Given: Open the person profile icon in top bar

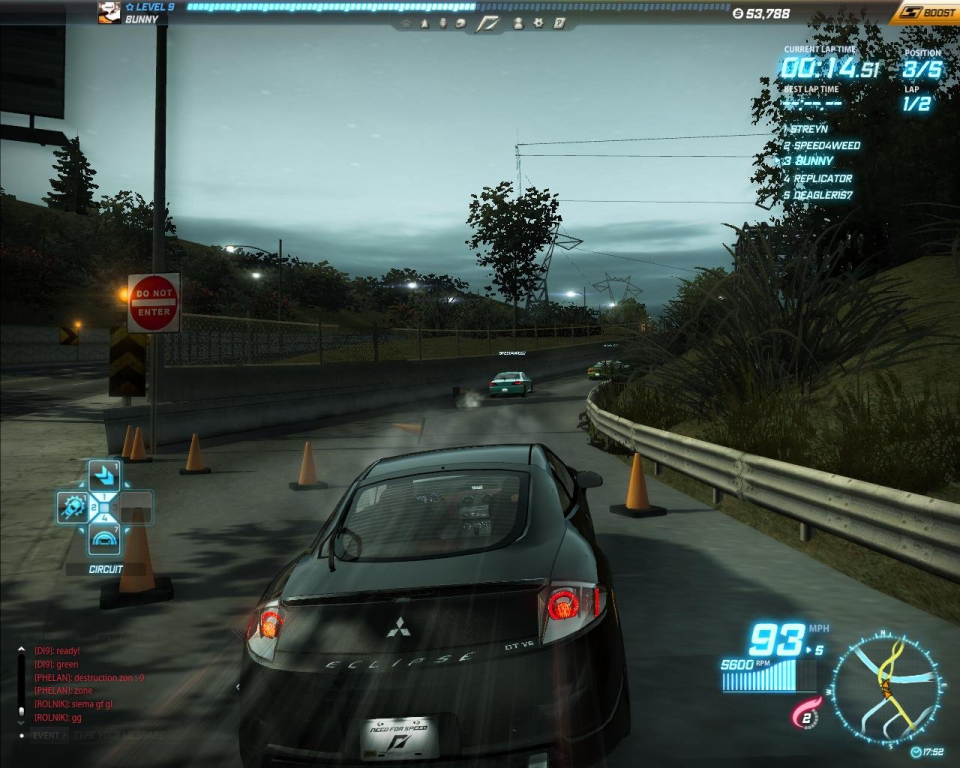Looking at the screenshot, I should pyautogui.click(x=518, y=22).
